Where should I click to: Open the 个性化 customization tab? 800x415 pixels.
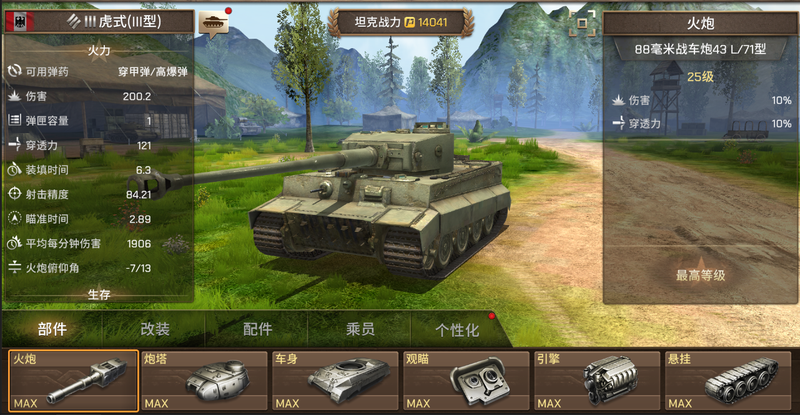457,330
